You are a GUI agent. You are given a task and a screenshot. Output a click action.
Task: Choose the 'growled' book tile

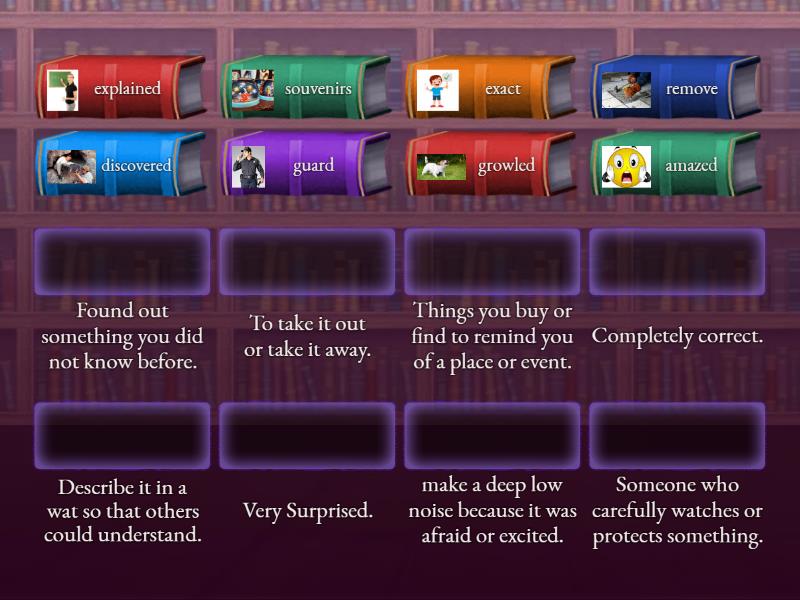(x=491, y=165)
